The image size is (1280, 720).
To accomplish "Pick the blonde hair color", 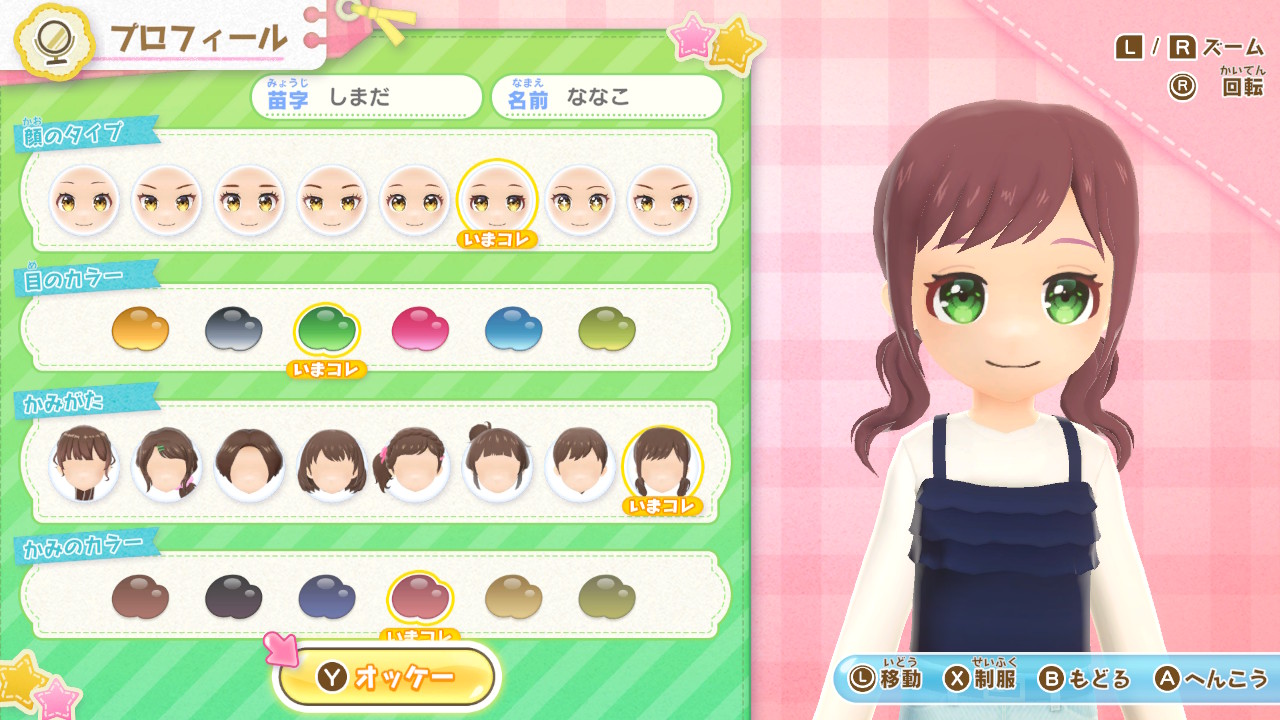I will pyautogui.click(x=513, y=597).
